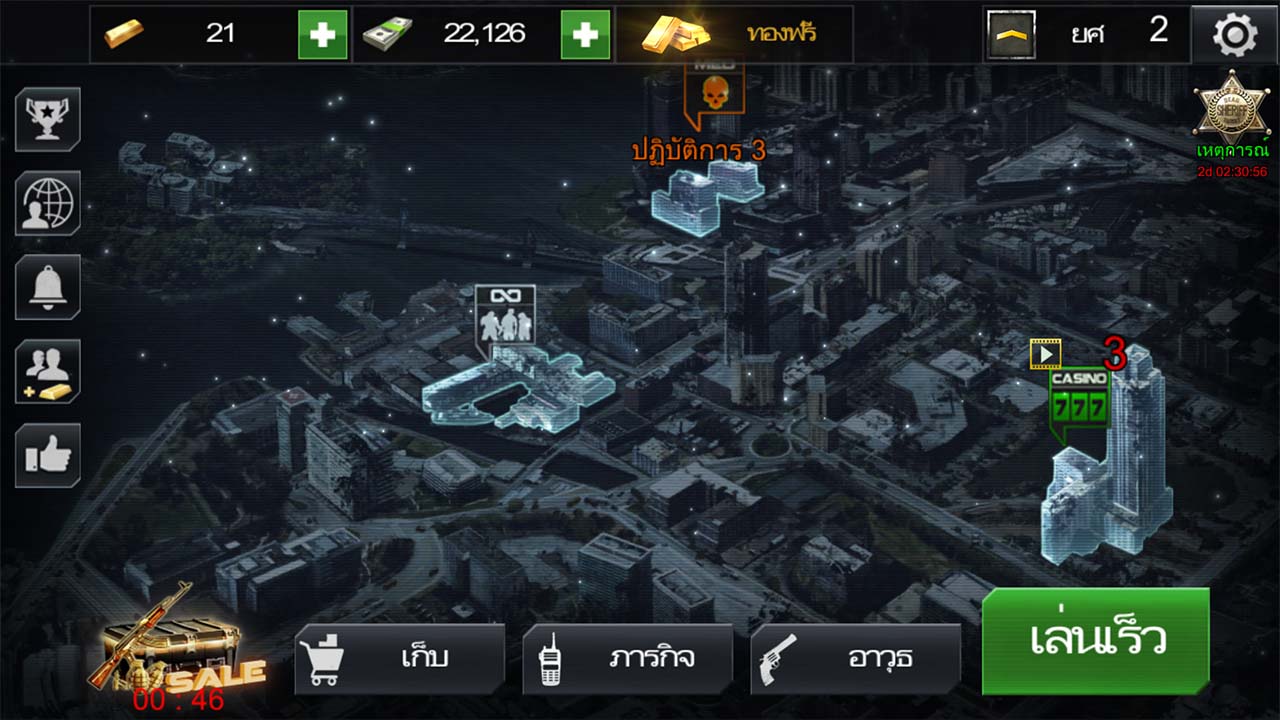Add more gold bars with the plus button

pos(323,34)
